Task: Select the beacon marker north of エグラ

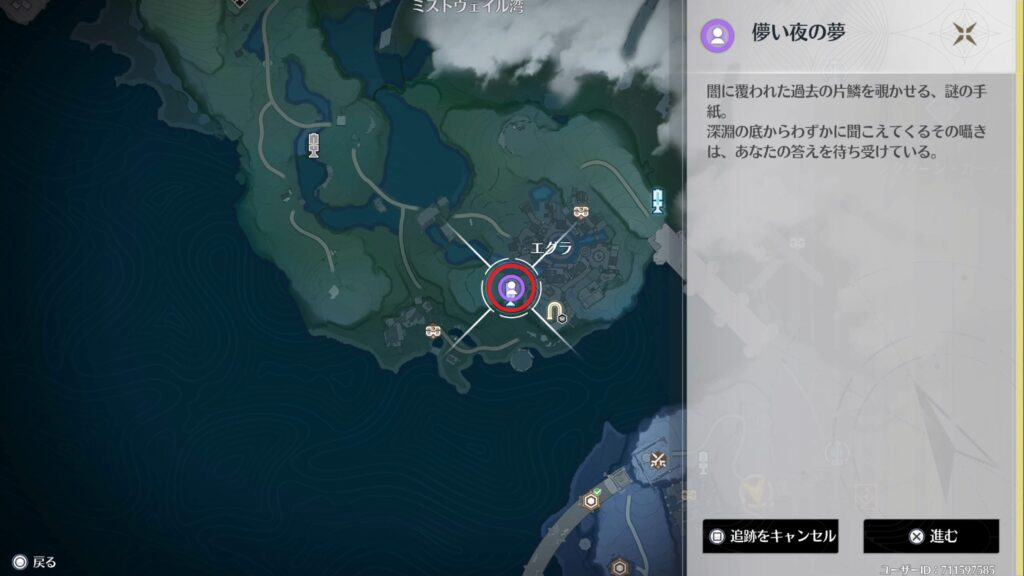Action: pos(581,212)
